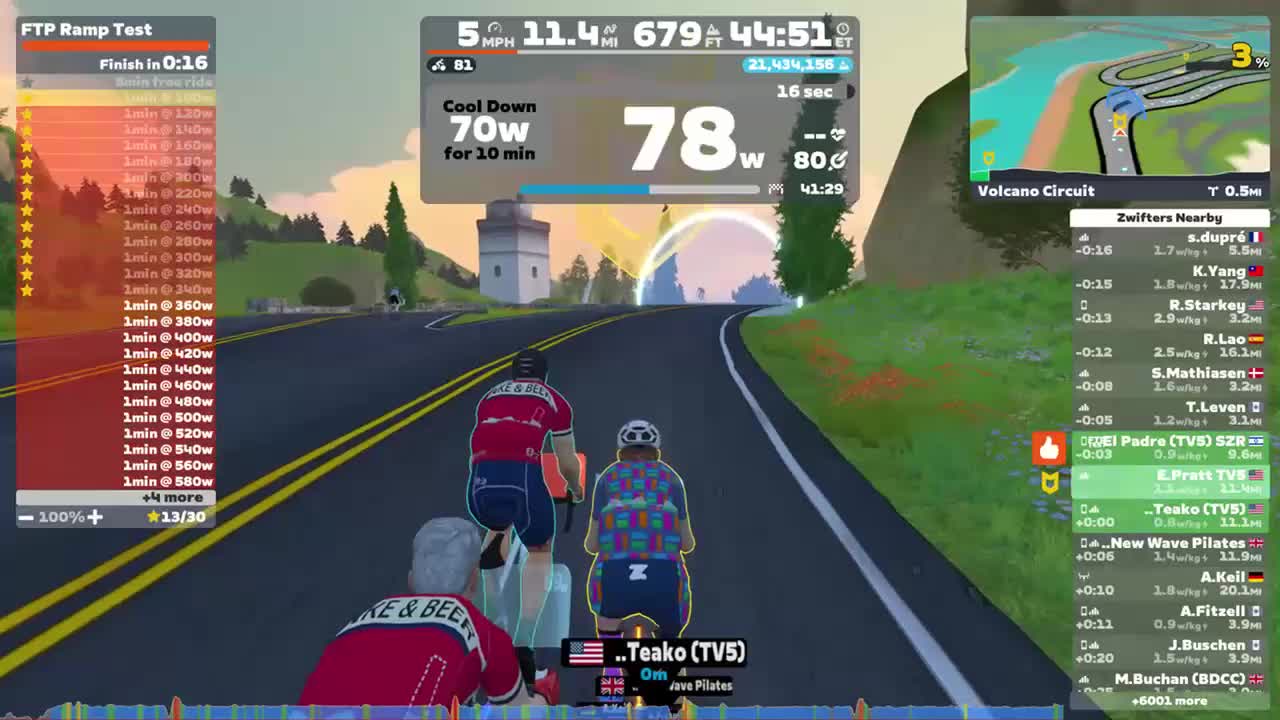Toggle the completion star beside 1min @ 340w

click(26, 289)
